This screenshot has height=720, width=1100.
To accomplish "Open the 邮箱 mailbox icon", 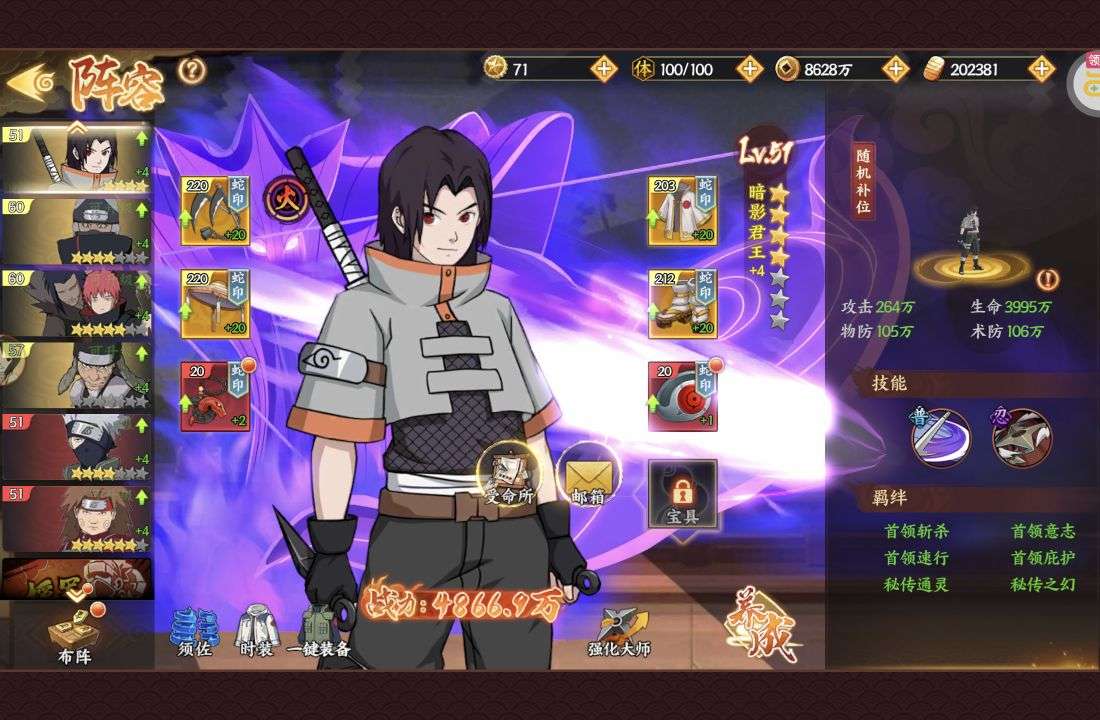I will 586,478.
